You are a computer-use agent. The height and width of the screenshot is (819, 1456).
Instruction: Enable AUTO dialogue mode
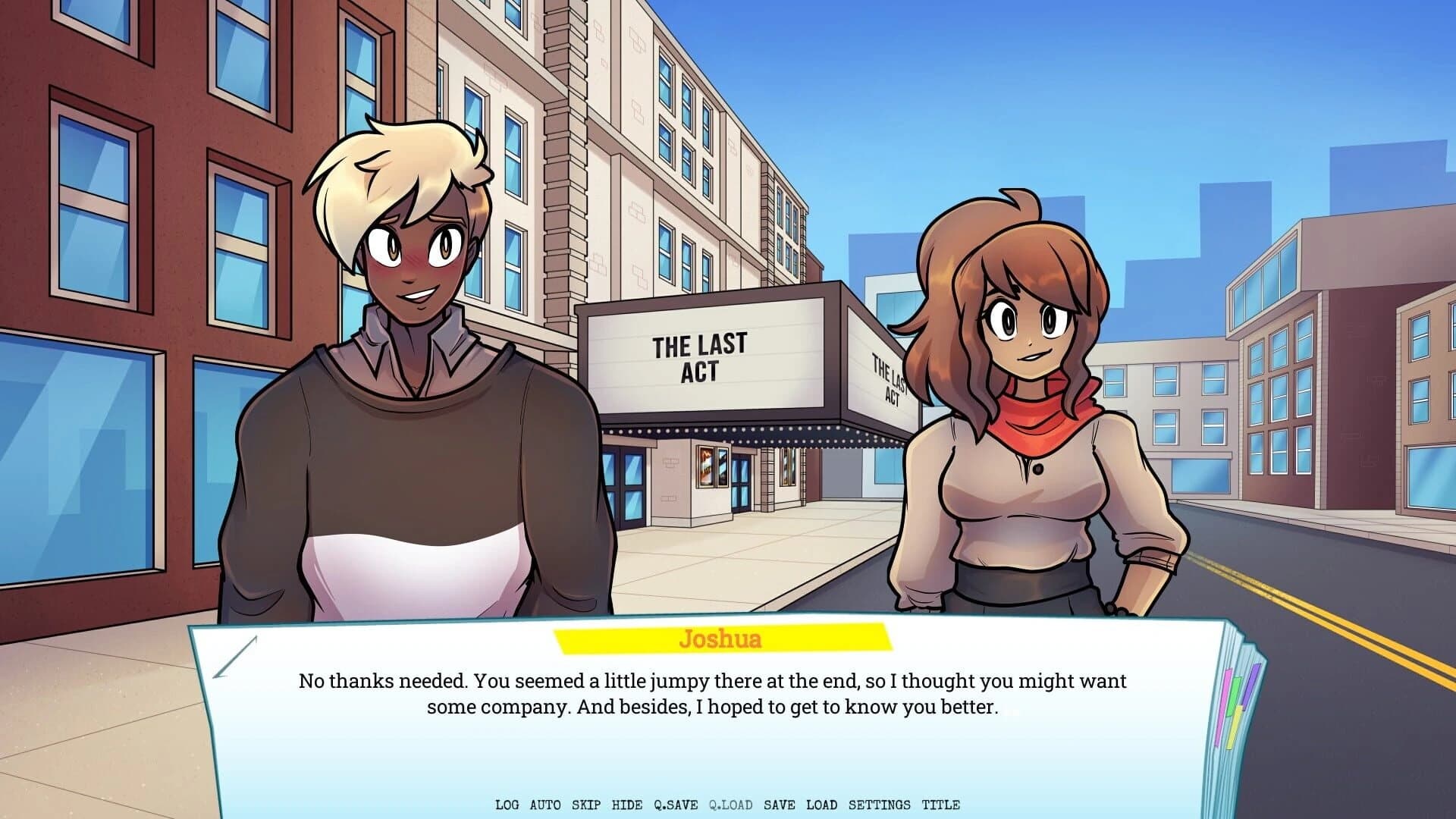[x=544, y=805]
